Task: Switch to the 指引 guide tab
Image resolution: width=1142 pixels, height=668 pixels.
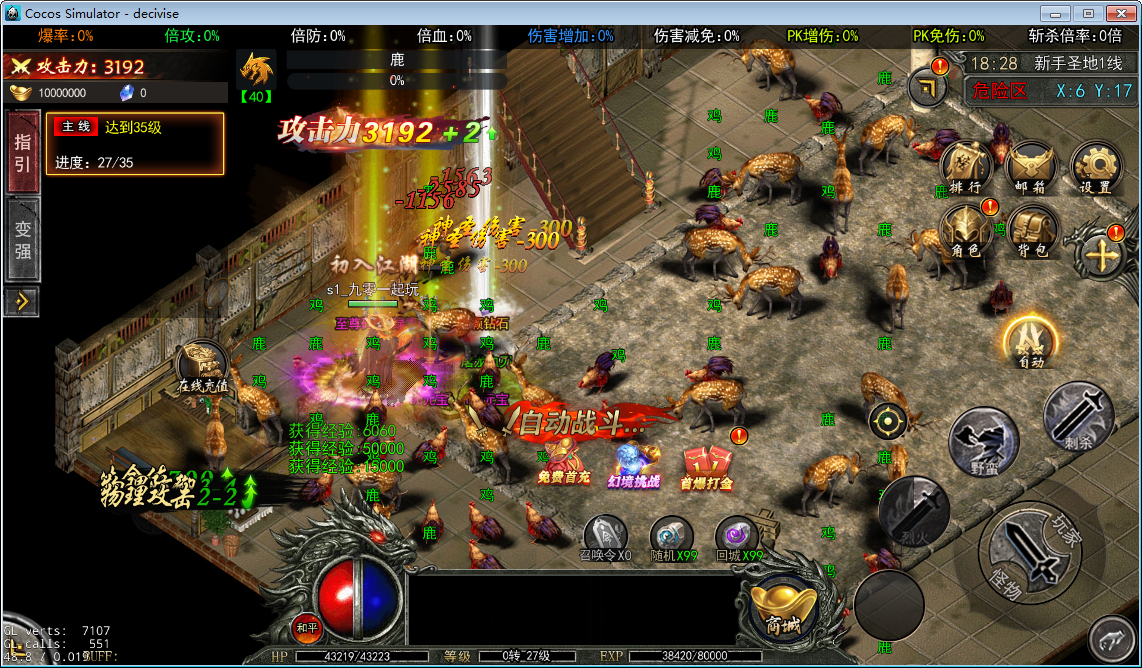Action: [22, 152]
